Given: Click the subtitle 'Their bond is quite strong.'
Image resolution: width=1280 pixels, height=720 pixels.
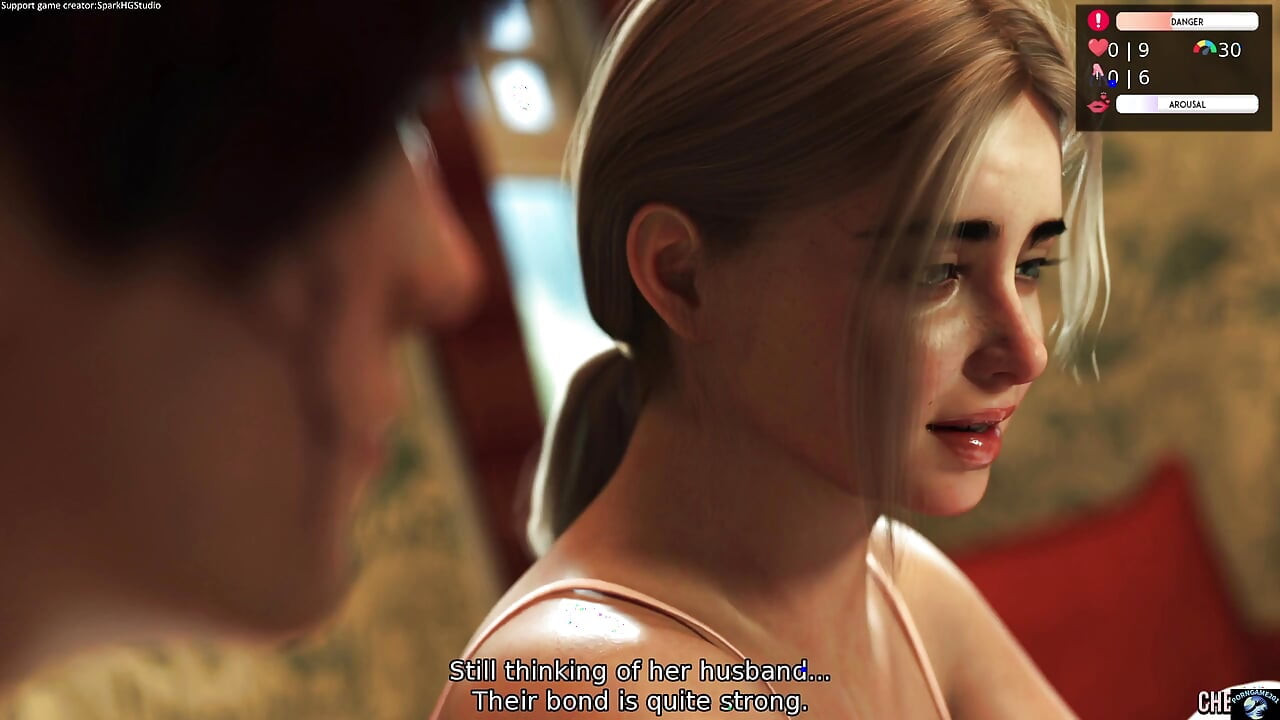Looking at the screenshot, I should 640,700.
